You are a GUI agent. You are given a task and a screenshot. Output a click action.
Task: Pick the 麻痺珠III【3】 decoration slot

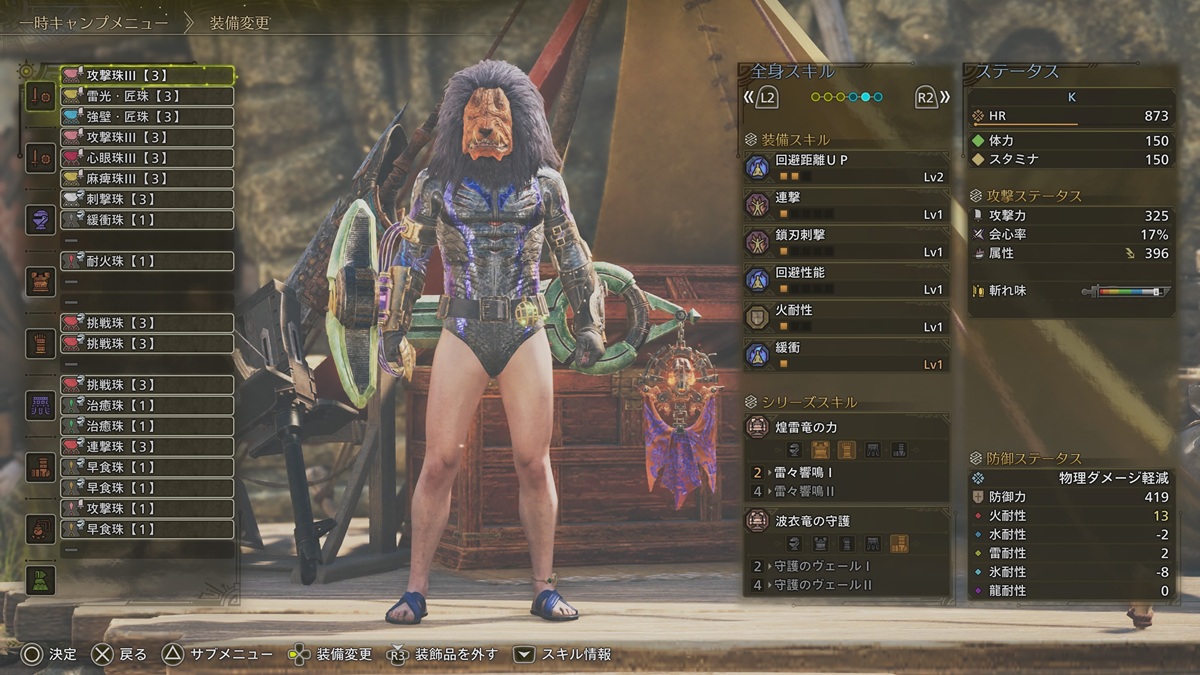[x=147, y=178]
